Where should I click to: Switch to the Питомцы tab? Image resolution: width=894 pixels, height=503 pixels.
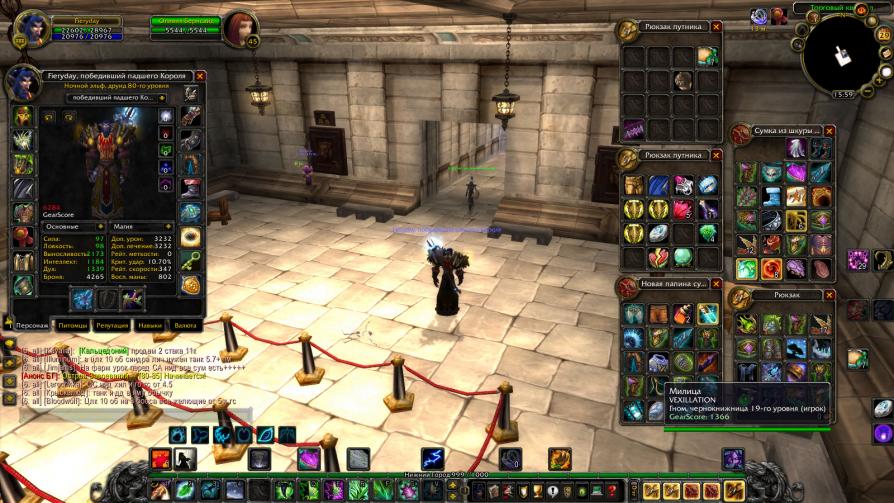pos(72,325)
